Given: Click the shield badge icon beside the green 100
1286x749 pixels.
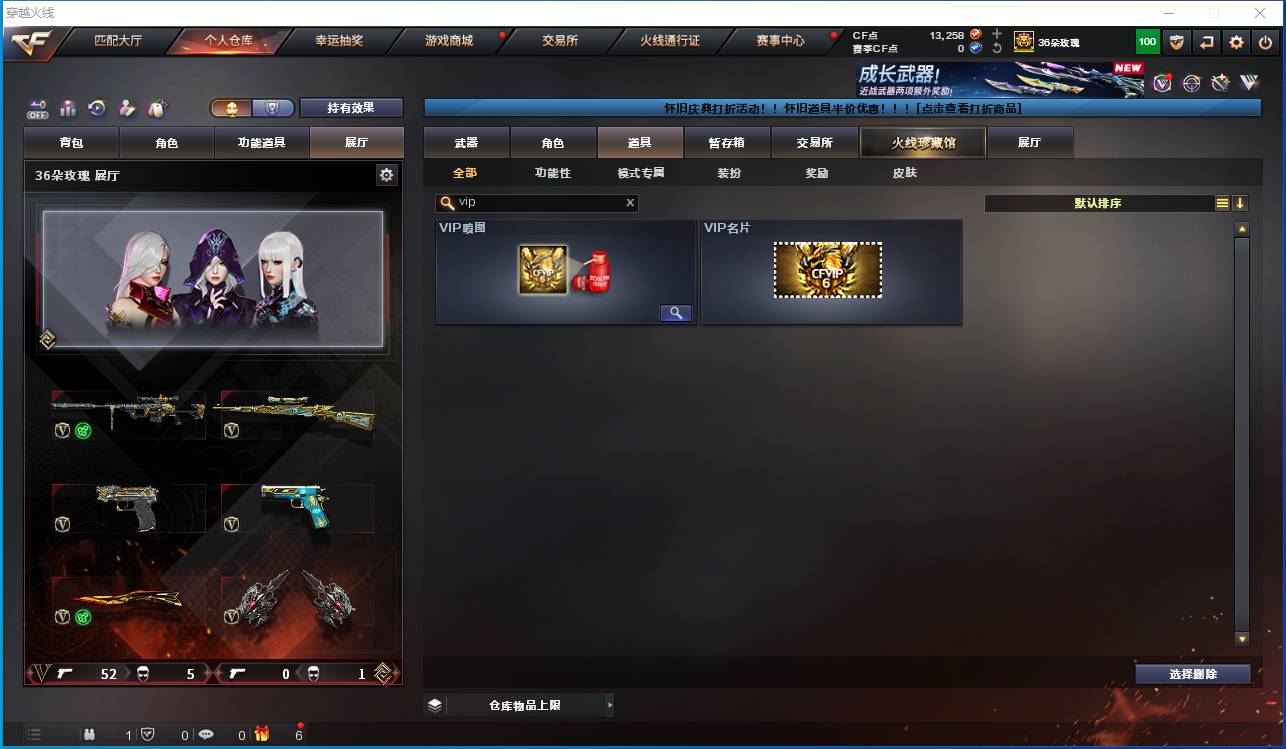Looking at the screenshot, I should (1177, 42).
